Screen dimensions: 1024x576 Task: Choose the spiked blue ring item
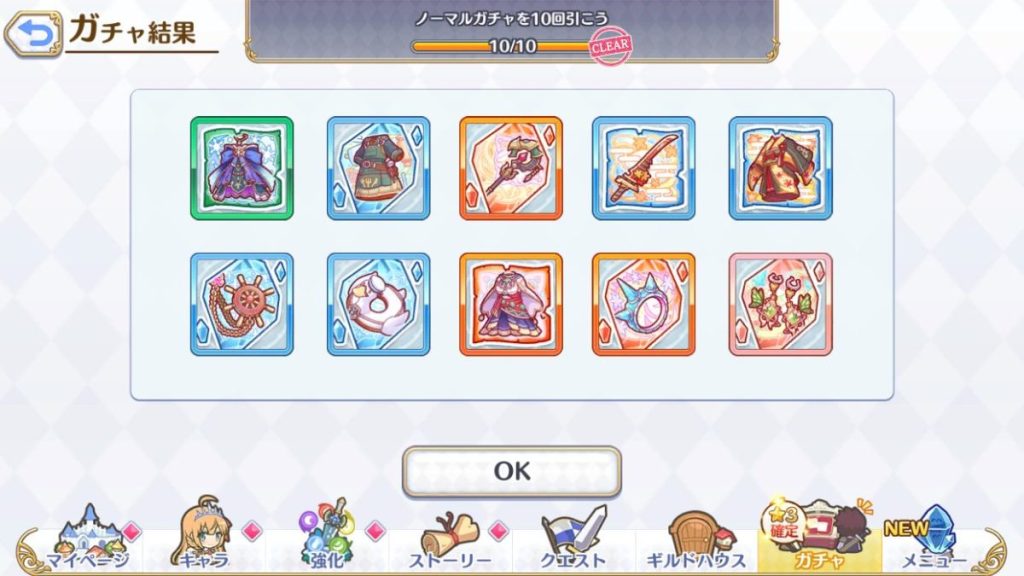pyautogui.click(x=644, y=304)
